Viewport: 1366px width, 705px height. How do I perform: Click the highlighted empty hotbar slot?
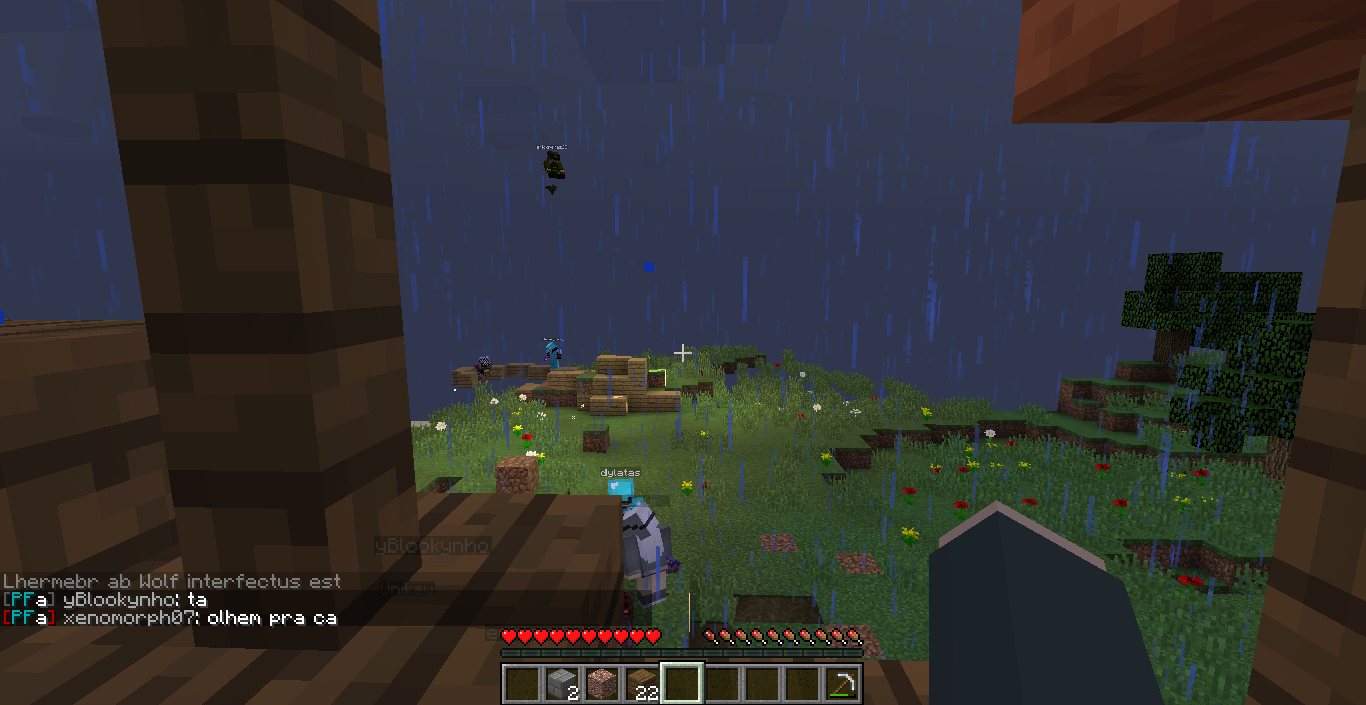coord(682,684)
